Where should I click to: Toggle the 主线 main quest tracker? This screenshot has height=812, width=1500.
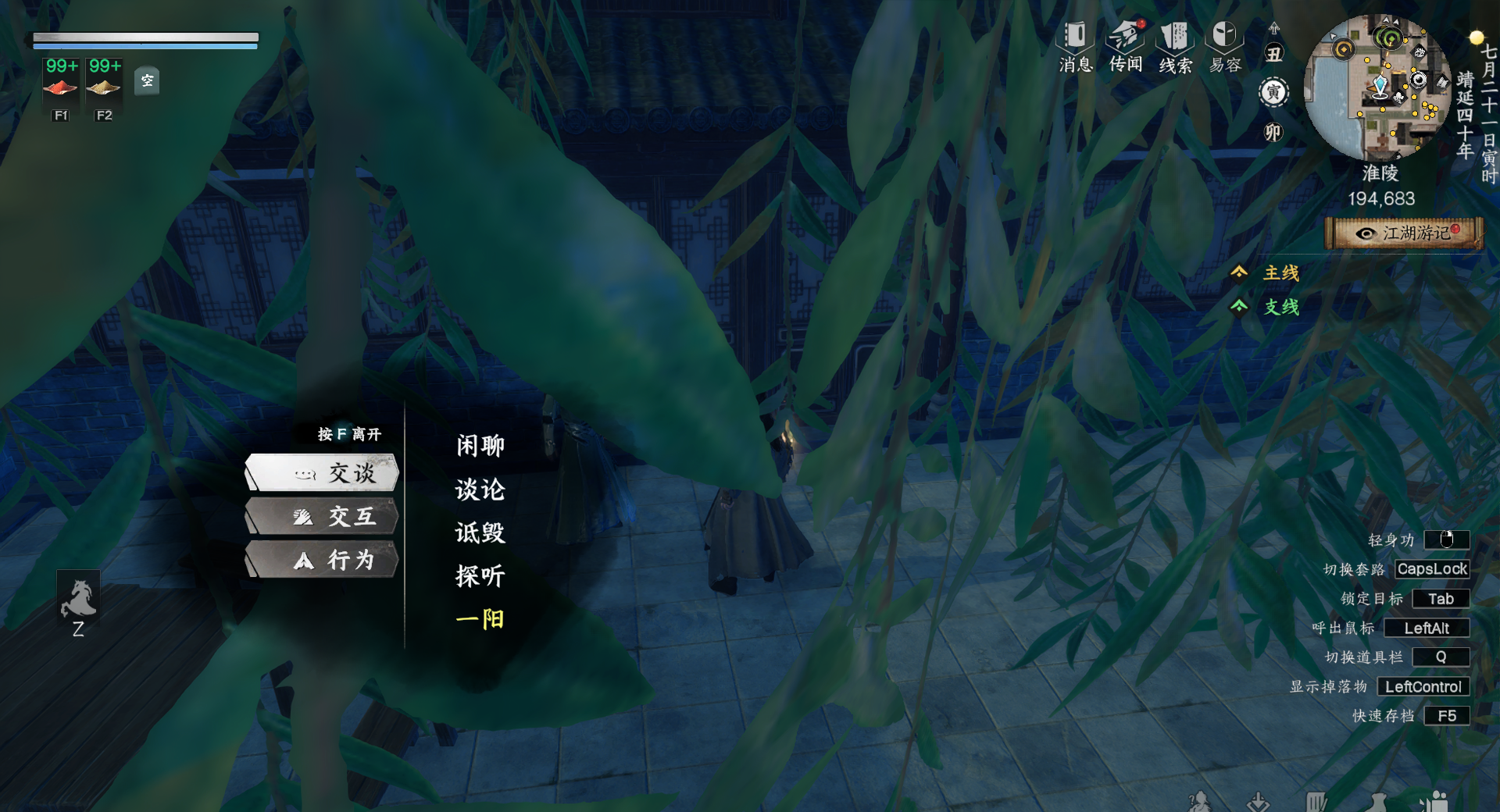pos(1282,273)
